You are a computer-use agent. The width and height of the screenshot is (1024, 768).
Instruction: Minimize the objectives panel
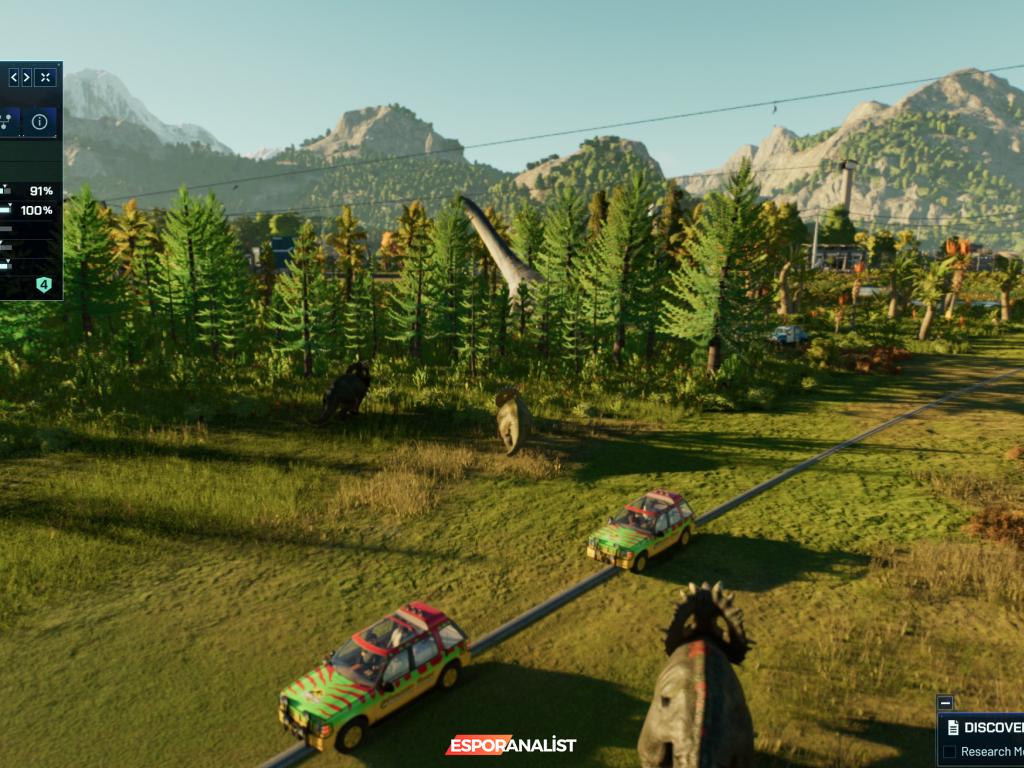[x=945, y=703]
